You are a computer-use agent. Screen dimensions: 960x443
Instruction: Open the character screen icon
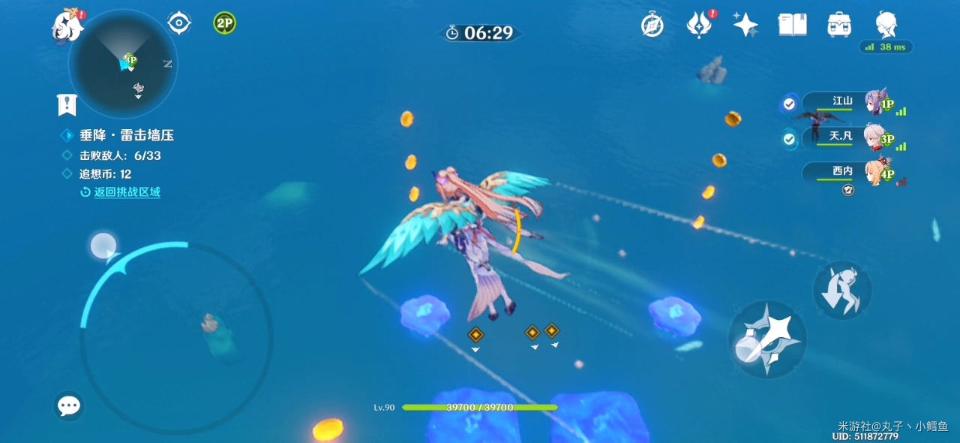pyautogui.click(x=886, y=24)
